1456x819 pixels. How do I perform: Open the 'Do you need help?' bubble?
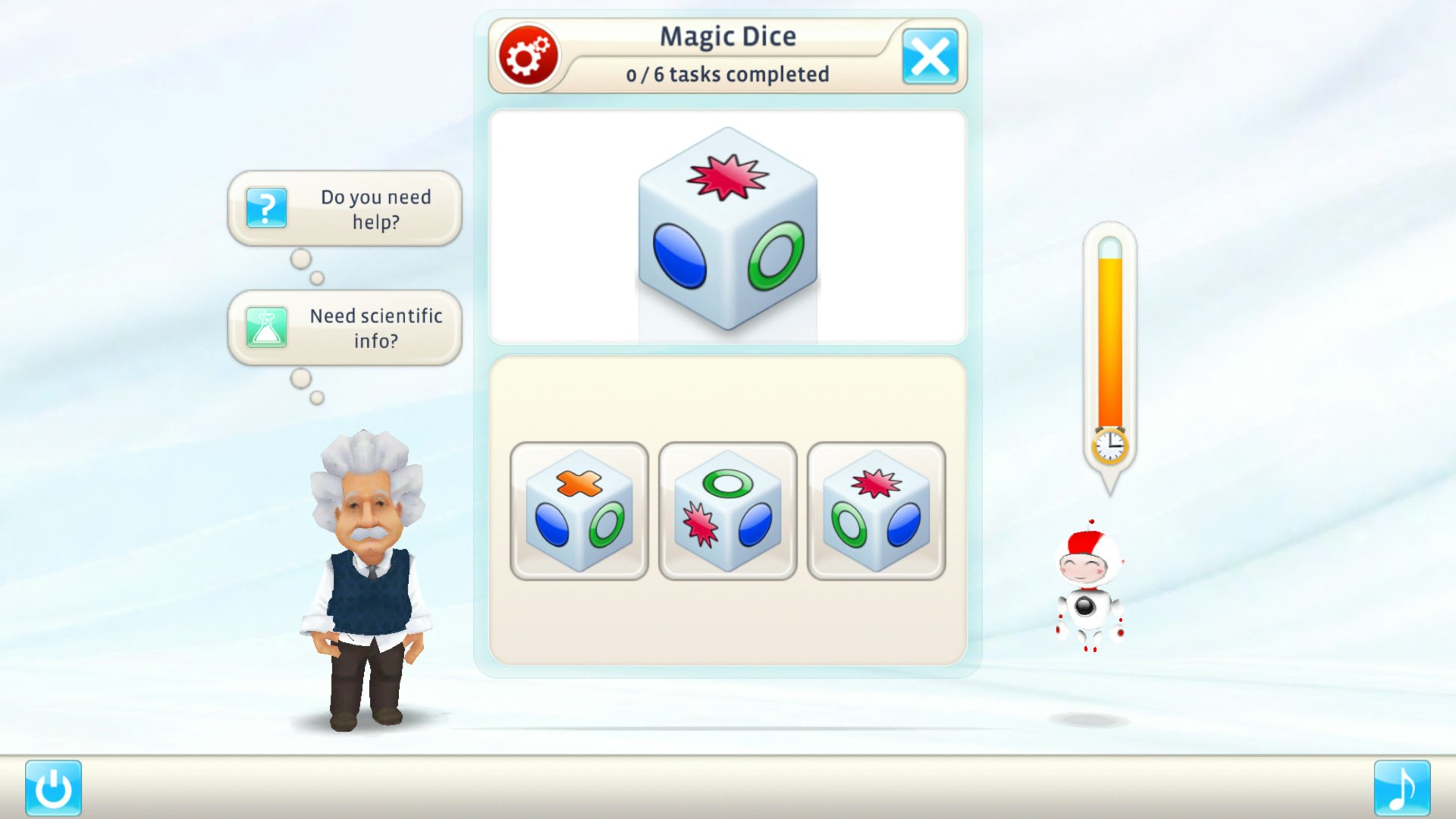pyautogui.click(x=364, y=209)
